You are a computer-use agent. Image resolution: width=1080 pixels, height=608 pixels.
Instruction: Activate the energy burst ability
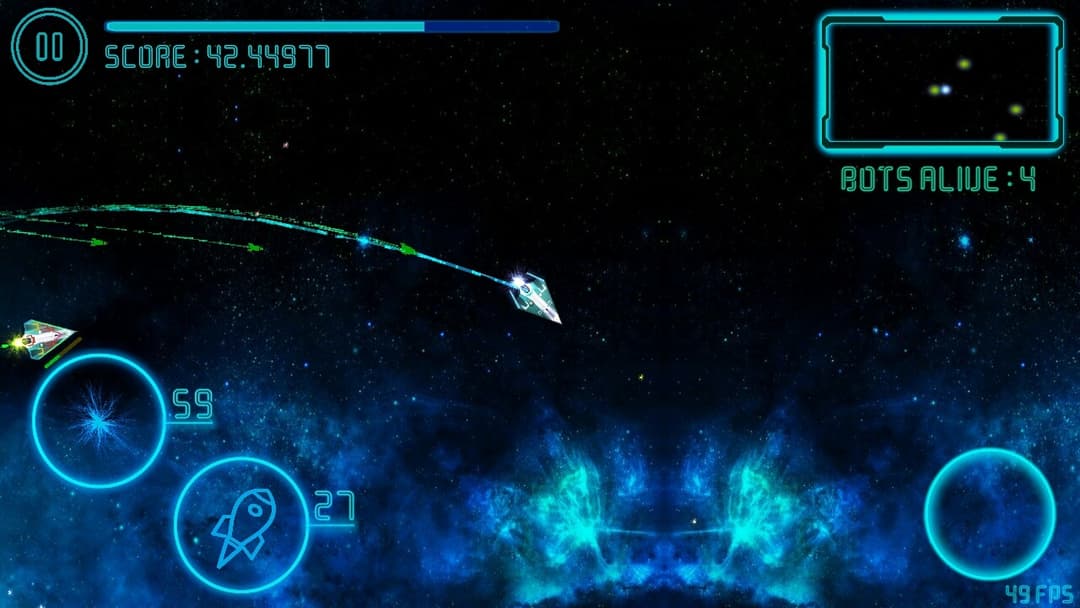[x=98, y=420]
